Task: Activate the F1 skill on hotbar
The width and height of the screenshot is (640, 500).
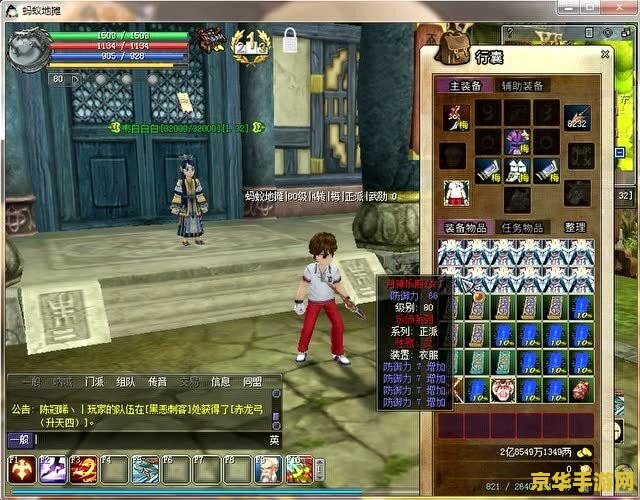Action: pyautogui.click(x=21, y=468)
